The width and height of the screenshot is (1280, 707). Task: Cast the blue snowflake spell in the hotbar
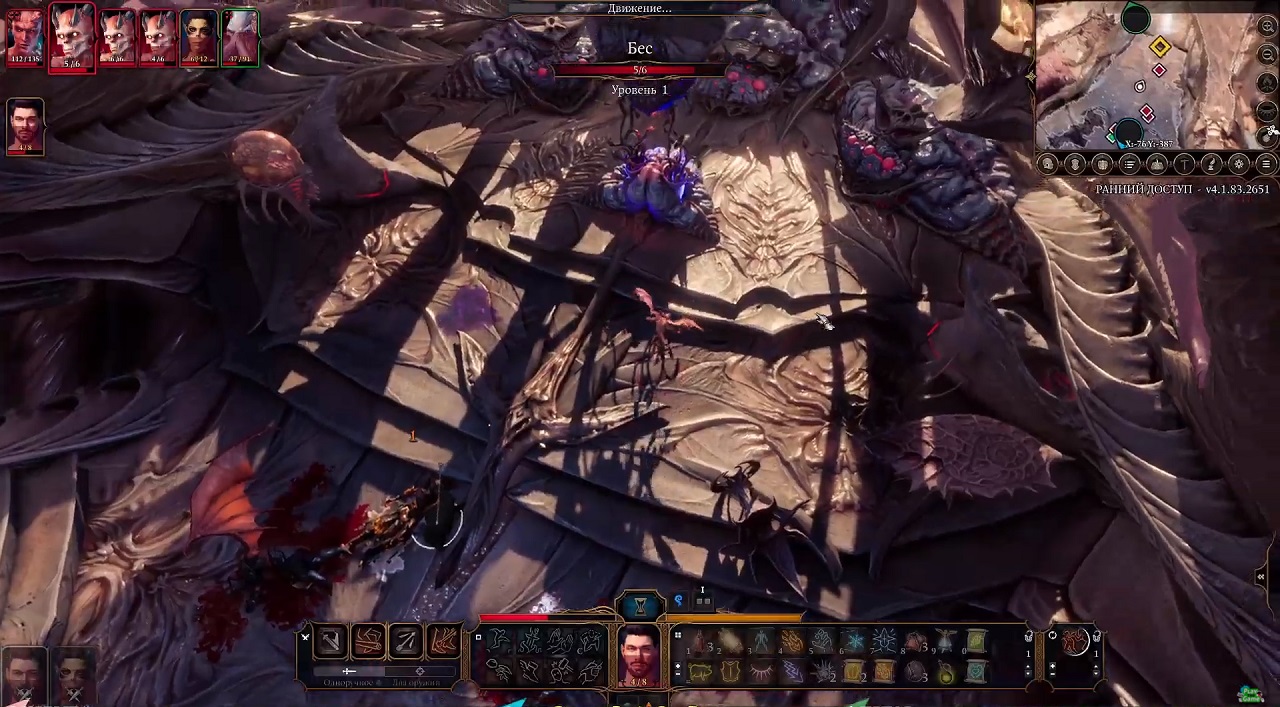tap(853, 641)
